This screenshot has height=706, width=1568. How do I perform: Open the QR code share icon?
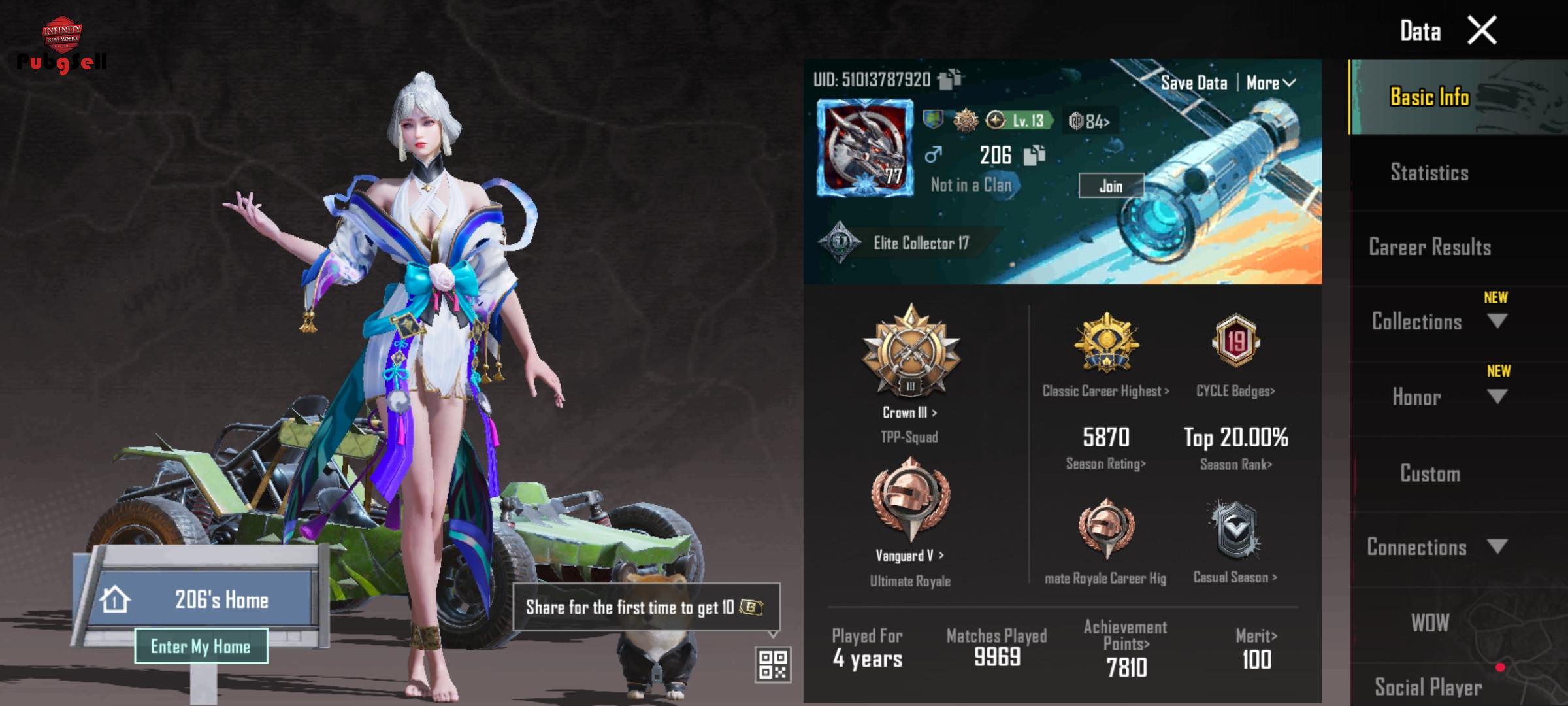(772, 664)
